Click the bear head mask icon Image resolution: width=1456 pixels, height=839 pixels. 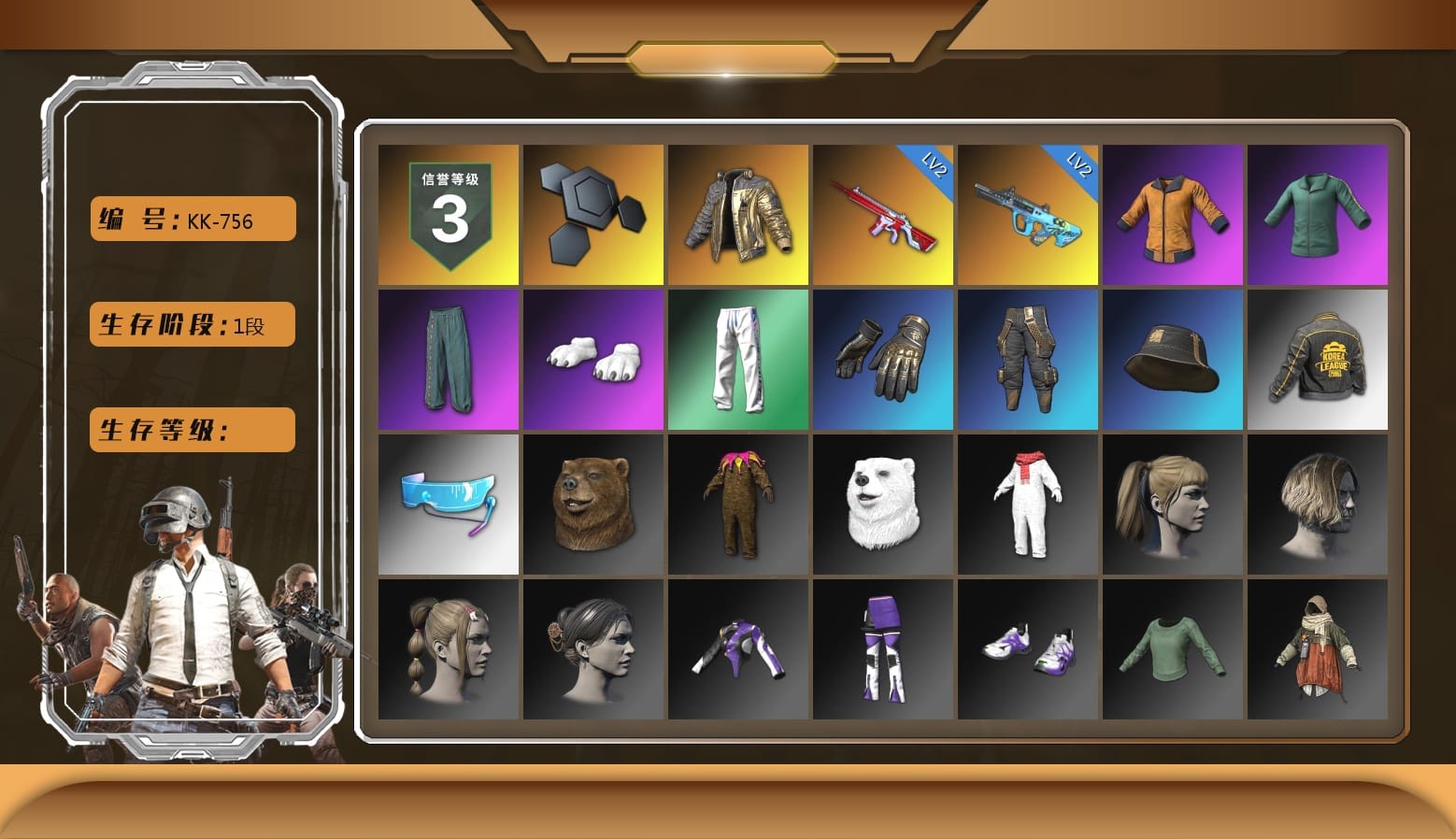593,505
